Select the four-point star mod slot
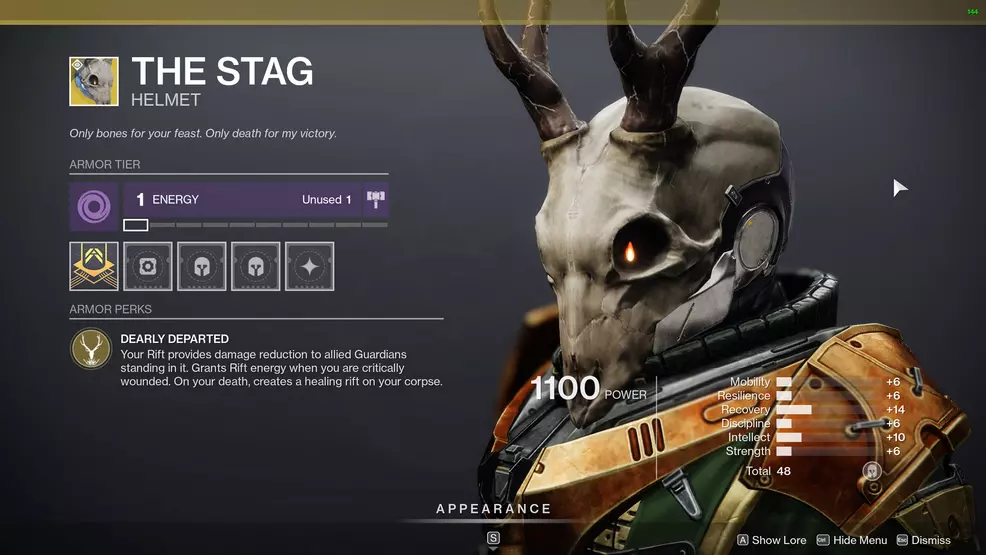 (x=309, y=266)
